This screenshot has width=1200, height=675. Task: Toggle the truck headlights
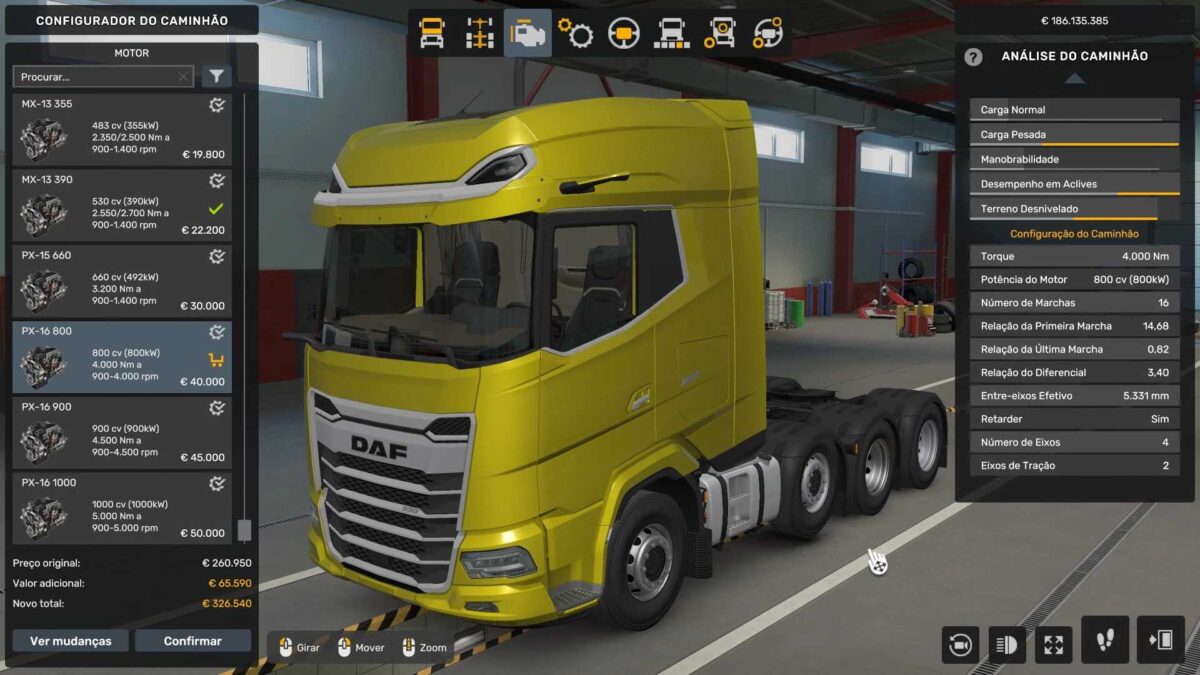tap(1007, 644)
